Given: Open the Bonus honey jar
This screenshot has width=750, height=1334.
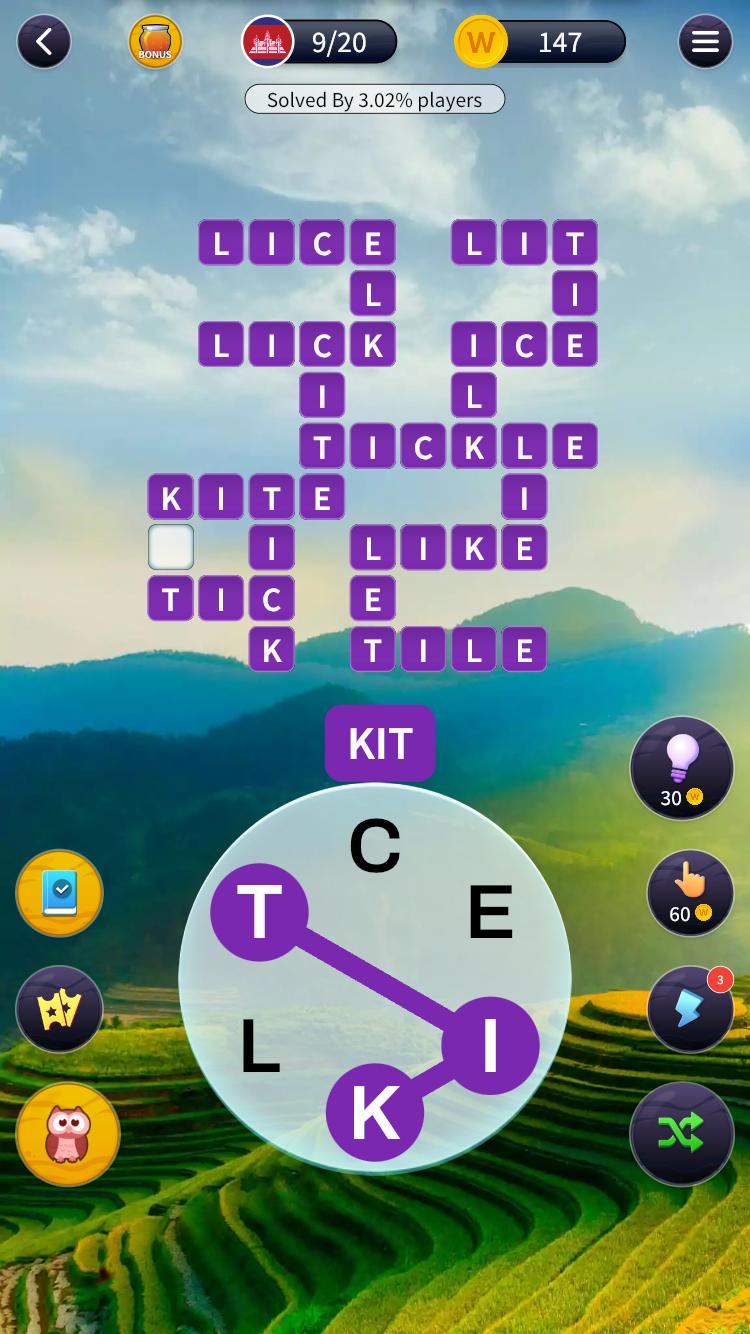Looking at the screenshot, I should 155,42.
